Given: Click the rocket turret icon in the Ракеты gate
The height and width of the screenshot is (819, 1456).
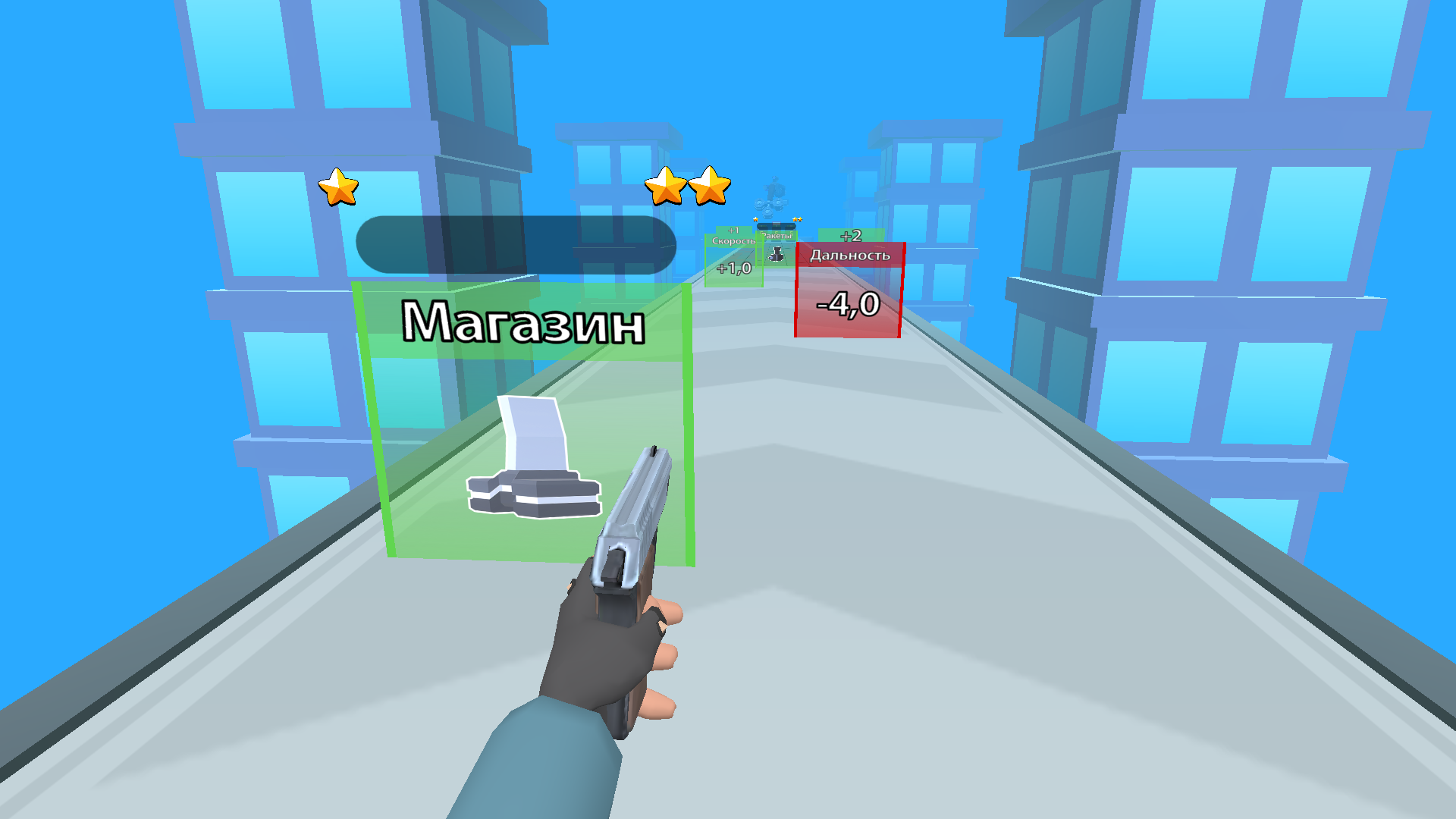Looking at the screenshot, I should [x=776, y=254].
